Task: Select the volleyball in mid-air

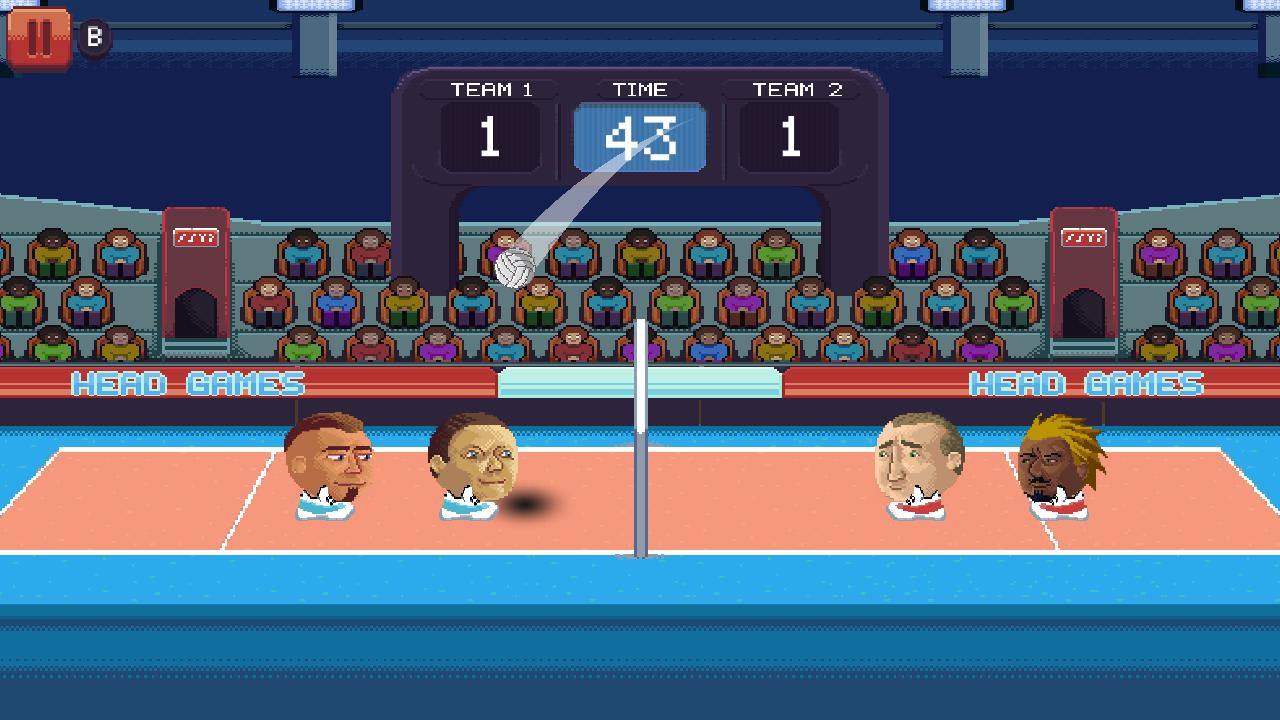Action: [513, 267]
